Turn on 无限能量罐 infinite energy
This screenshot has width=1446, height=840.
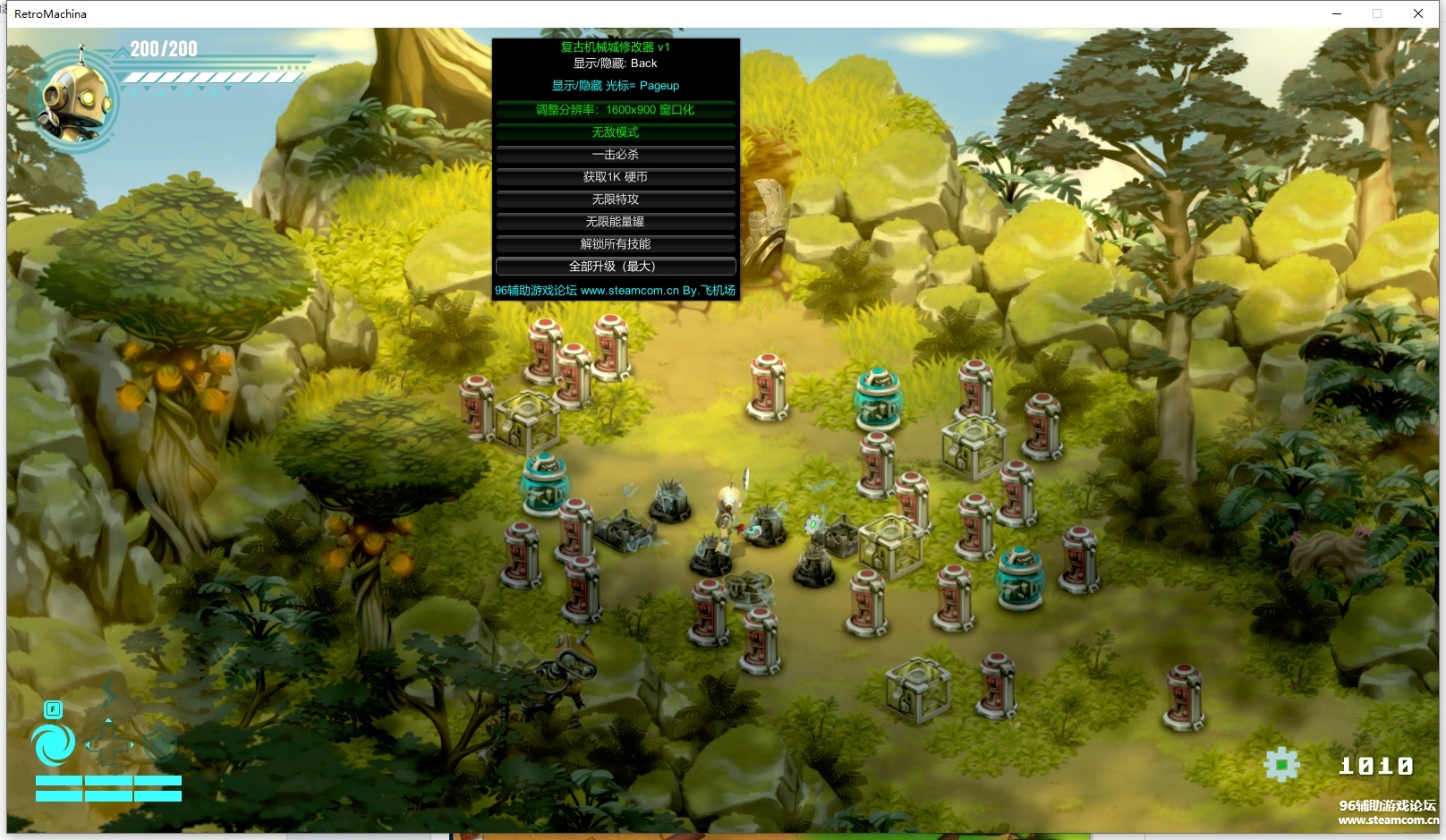coord(616,222)
